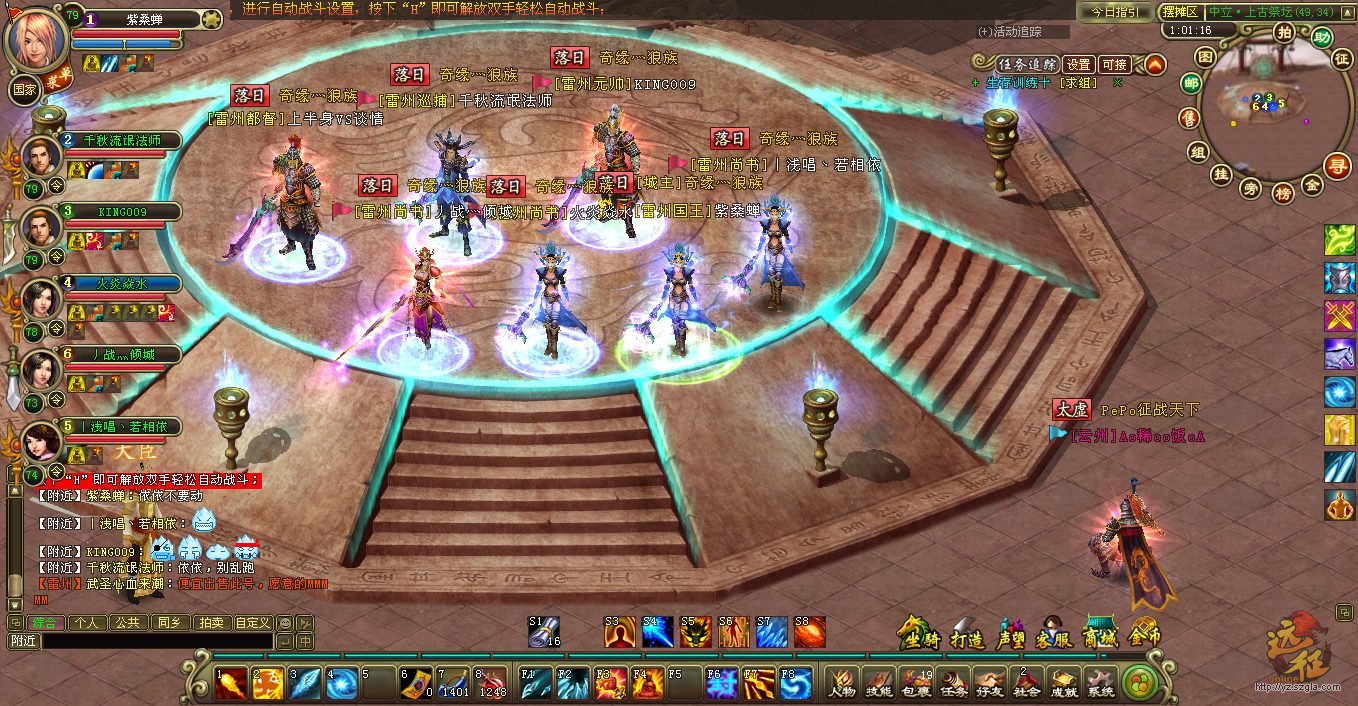
Task: Open the 包裹 inventory bag
Action: coord(915,683)
